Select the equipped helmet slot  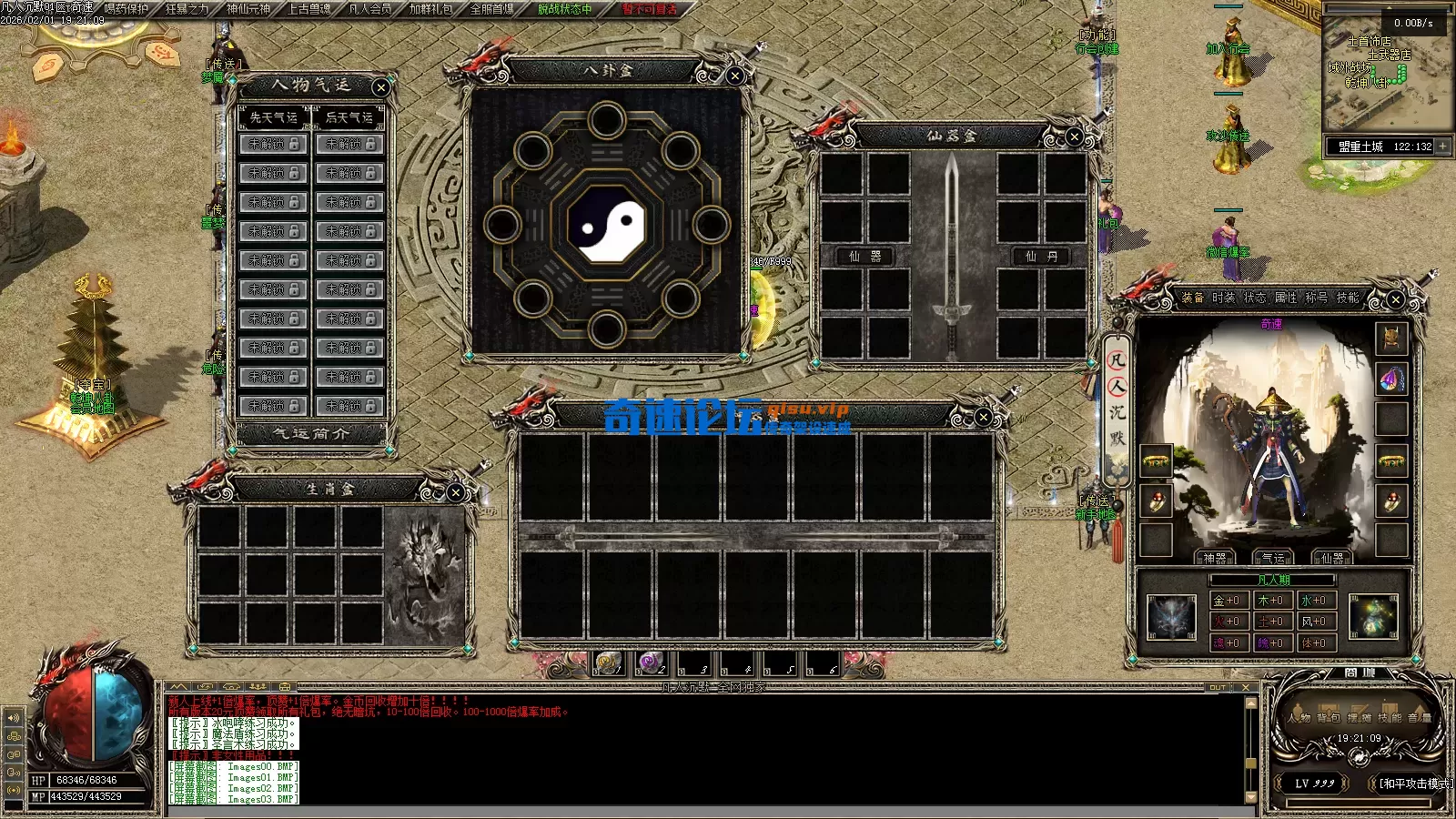pos(1390,339)
